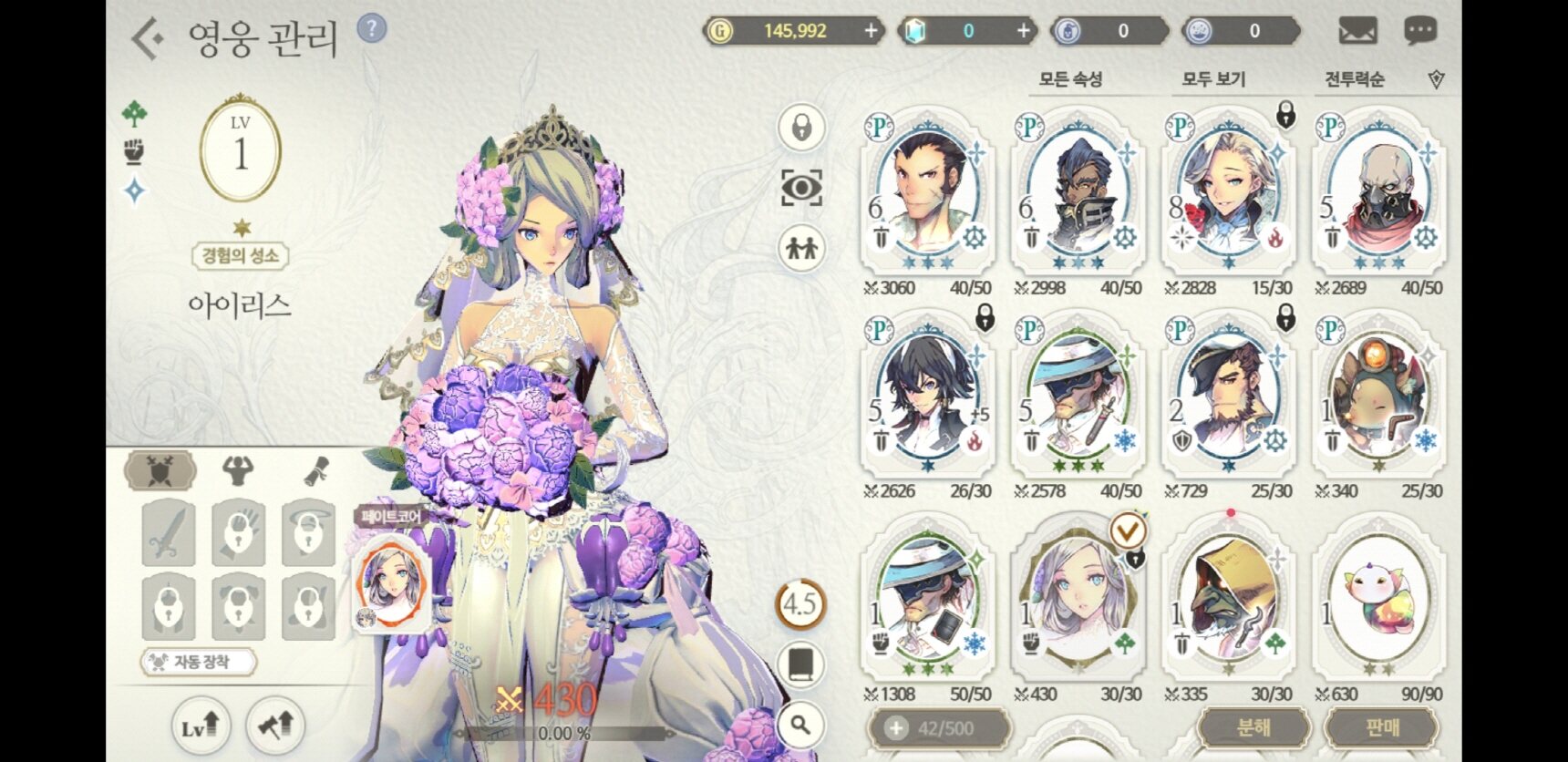Open the Lv level-up button
The height and width of the screenshot is (762, 1568).
tap(201, 726)
